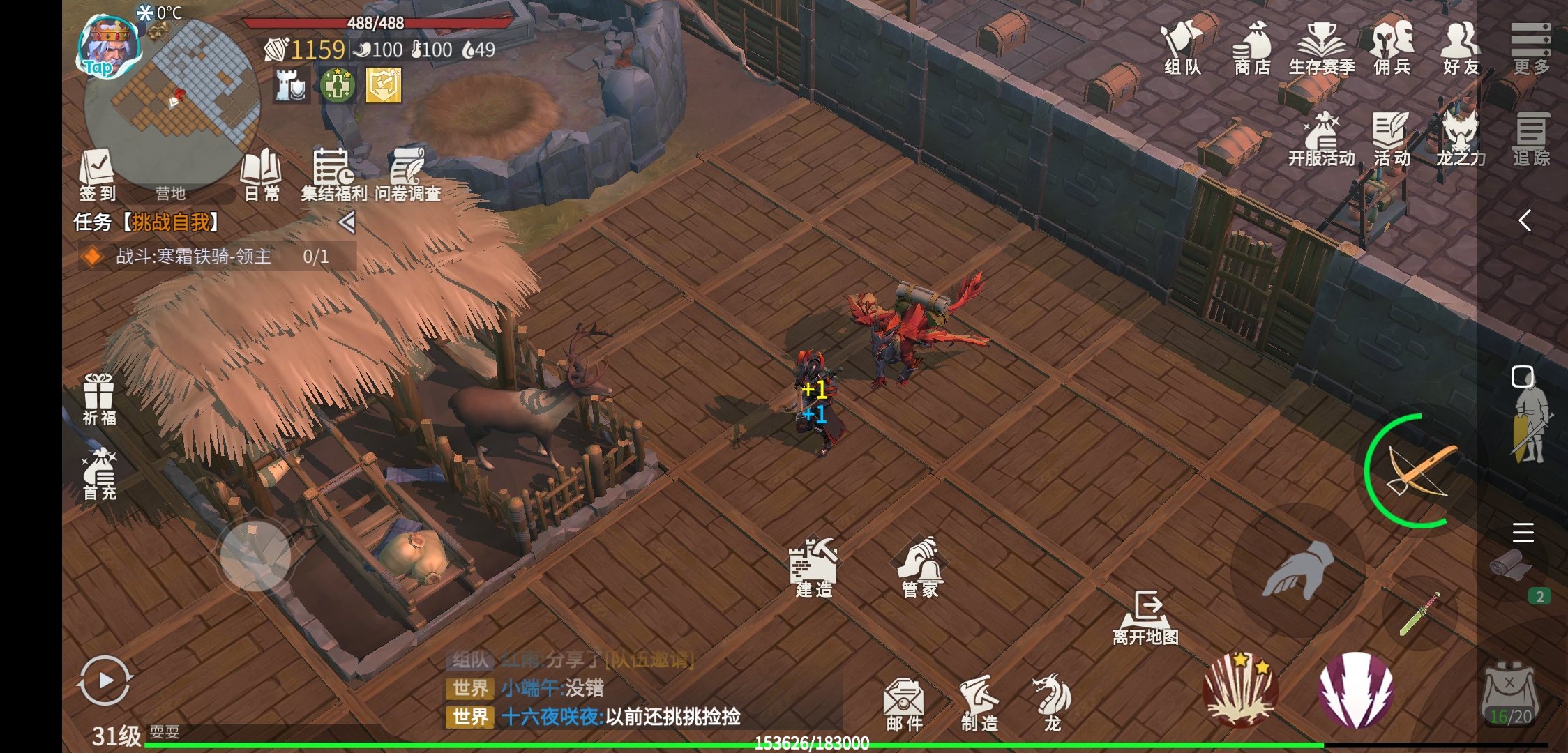Image resolution: width=1568 pixels, height=753 pixels.
Task: Open the 祈福 blessing gift icon
Action: coord(99,399)
